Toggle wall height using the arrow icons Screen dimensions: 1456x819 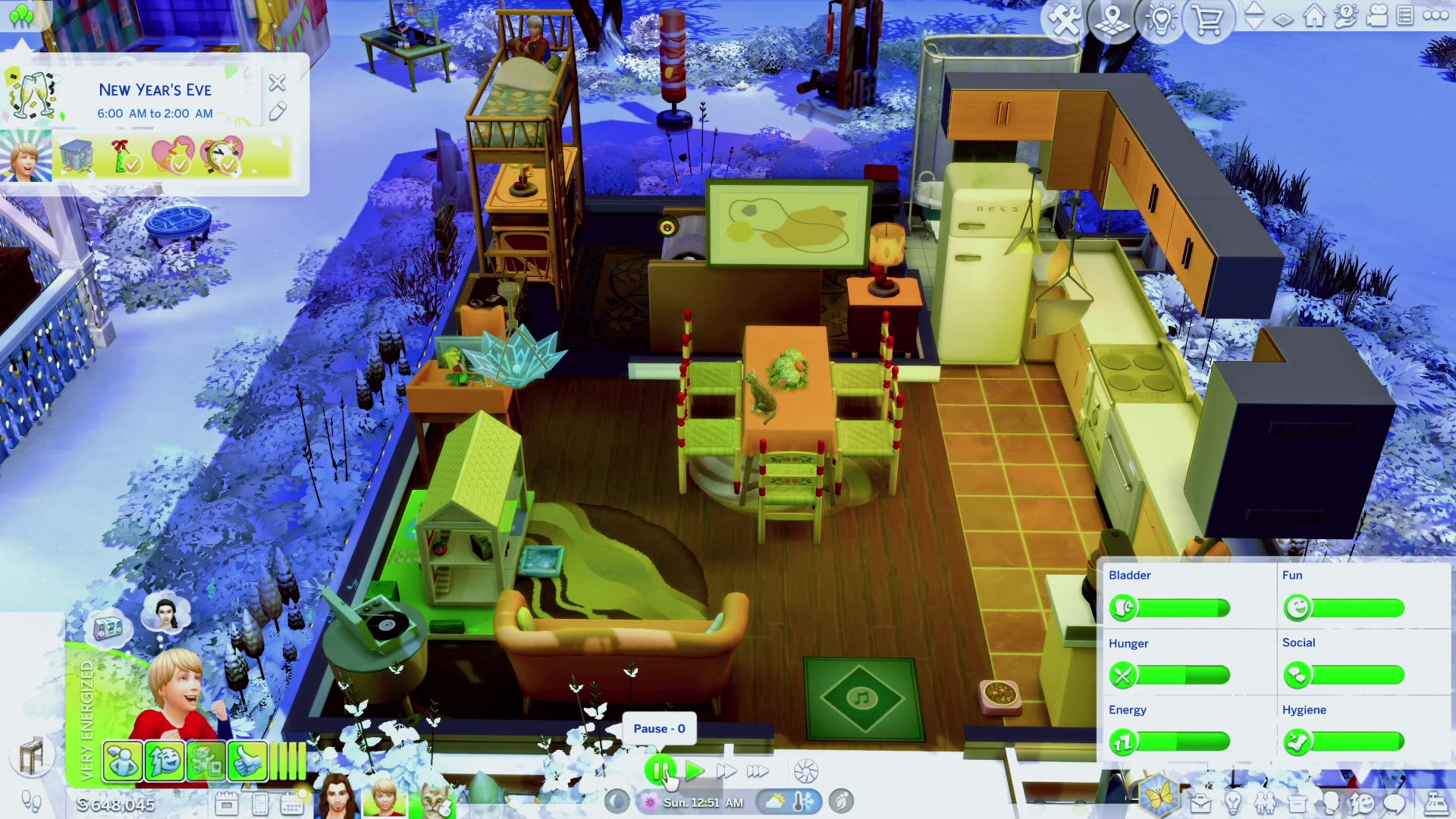point(1255,15)
